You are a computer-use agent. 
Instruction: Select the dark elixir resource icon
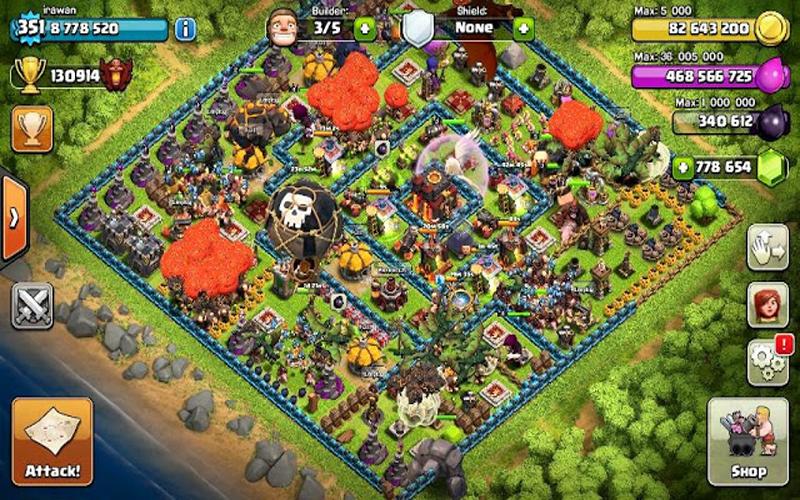[771, 122]
